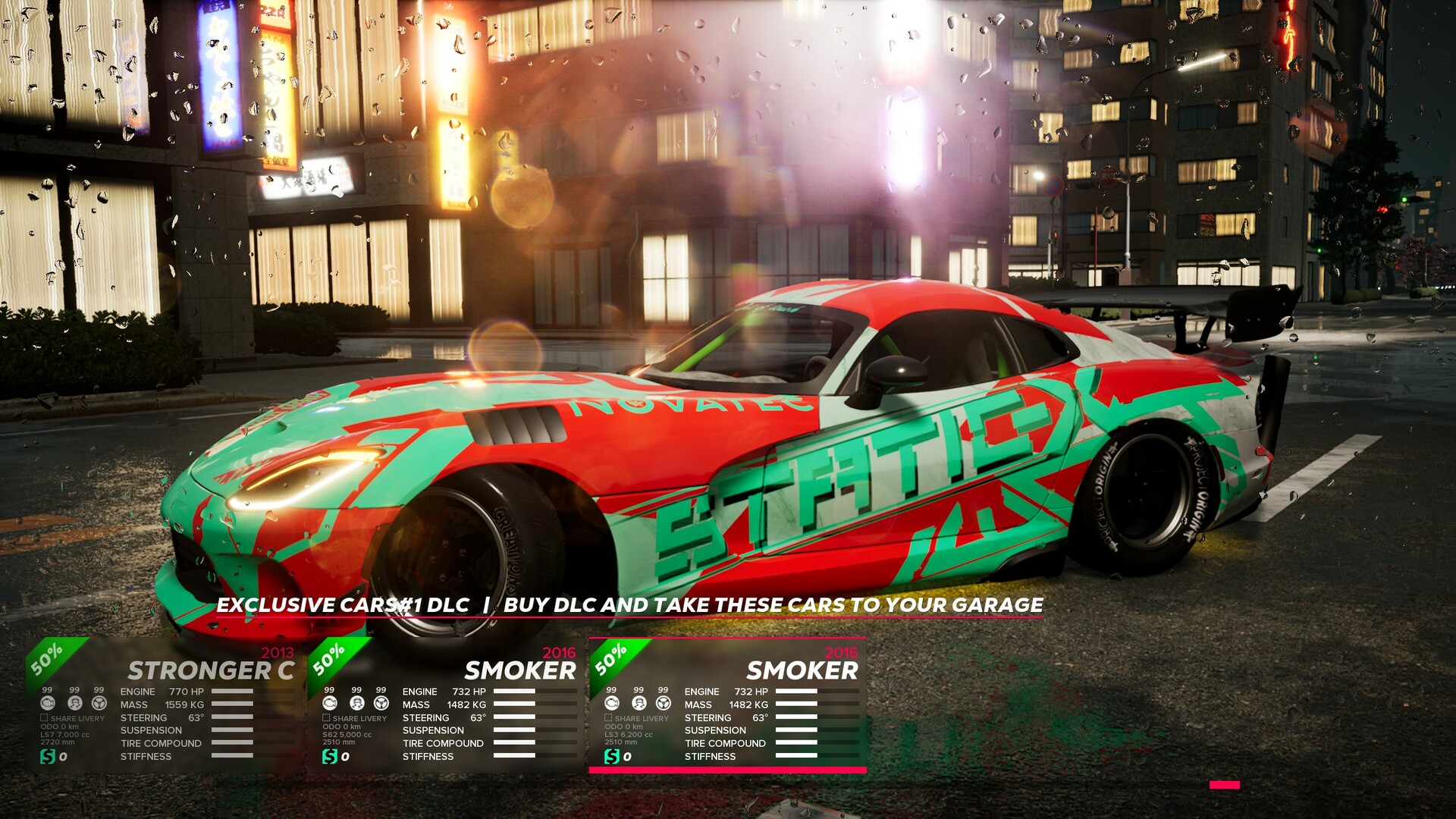Click the steering wheel icon on Stronger C card
The image size is (1456, 819).
(99, 702)
